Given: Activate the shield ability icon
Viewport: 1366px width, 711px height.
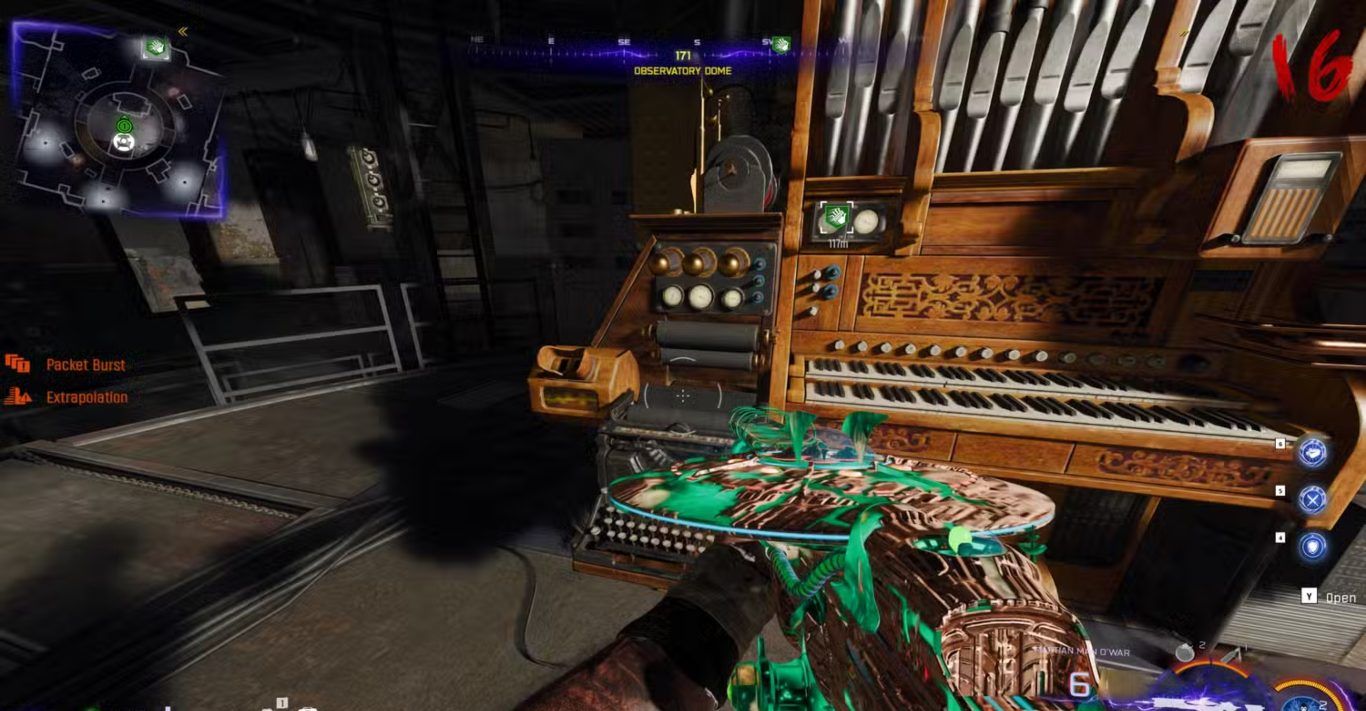Looking at the screenshot, I should pyautogui.click(x=1312, y=546).
